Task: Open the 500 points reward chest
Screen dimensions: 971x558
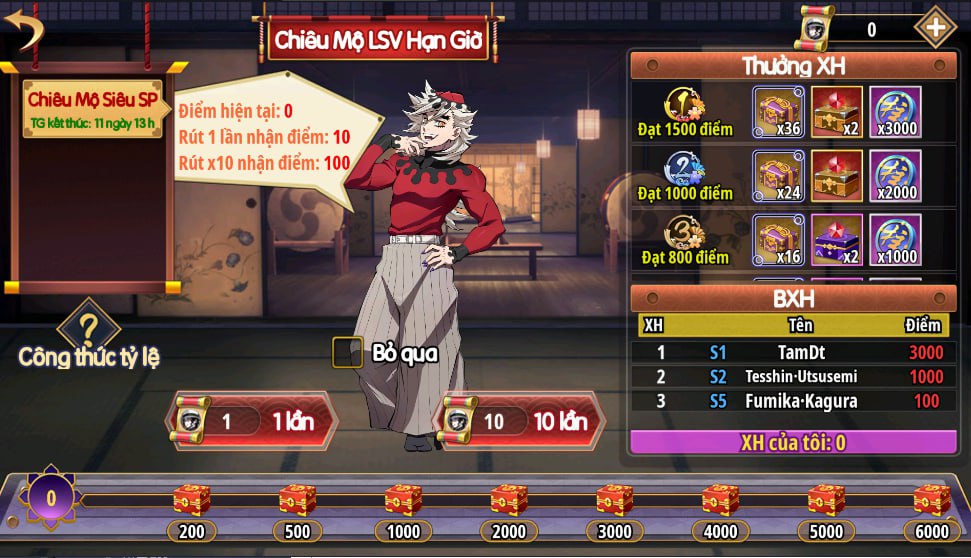Action: click(297, 500)
